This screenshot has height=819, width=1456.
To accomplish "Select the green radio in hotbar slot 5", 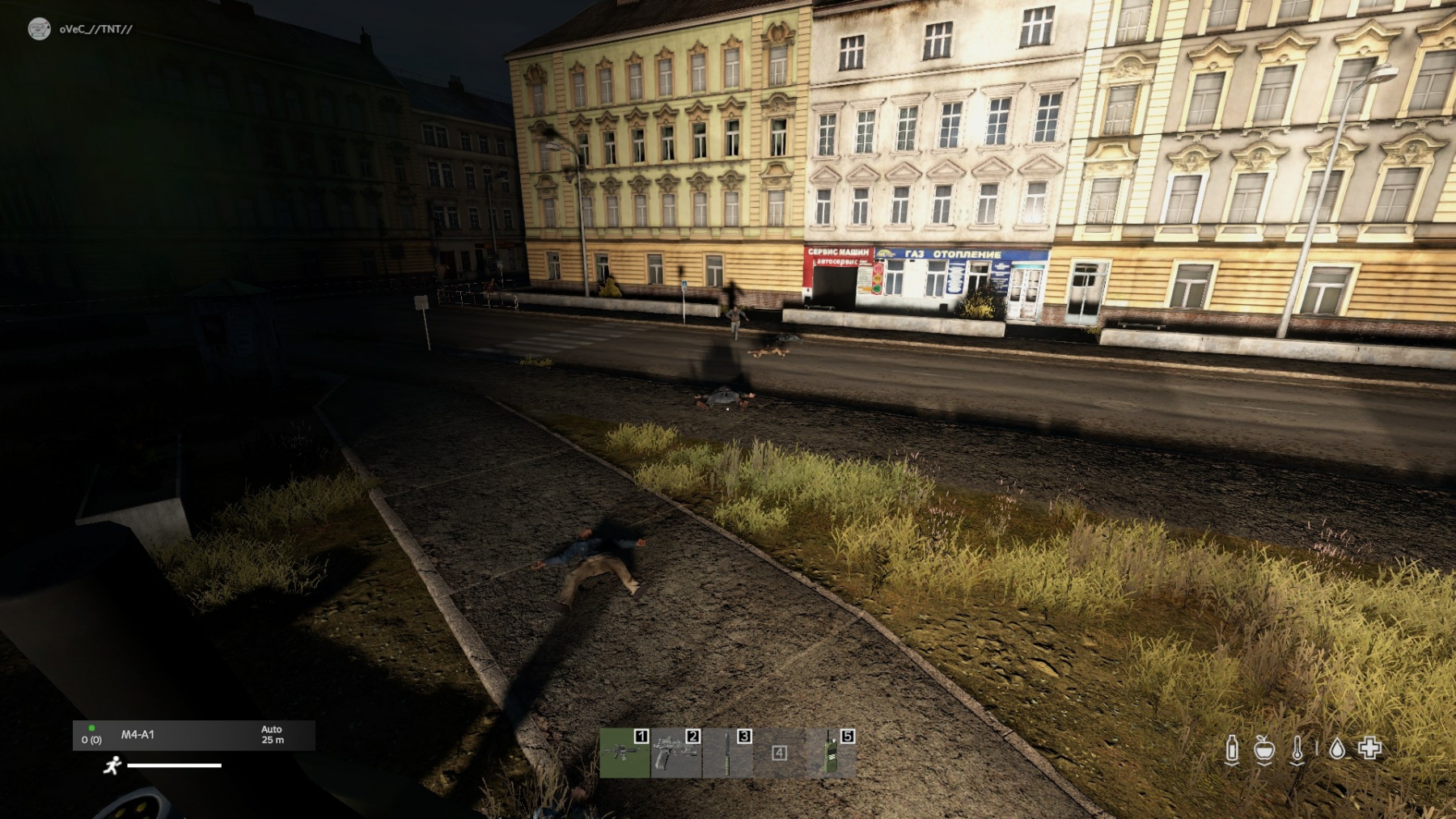I will pos(831,753).
